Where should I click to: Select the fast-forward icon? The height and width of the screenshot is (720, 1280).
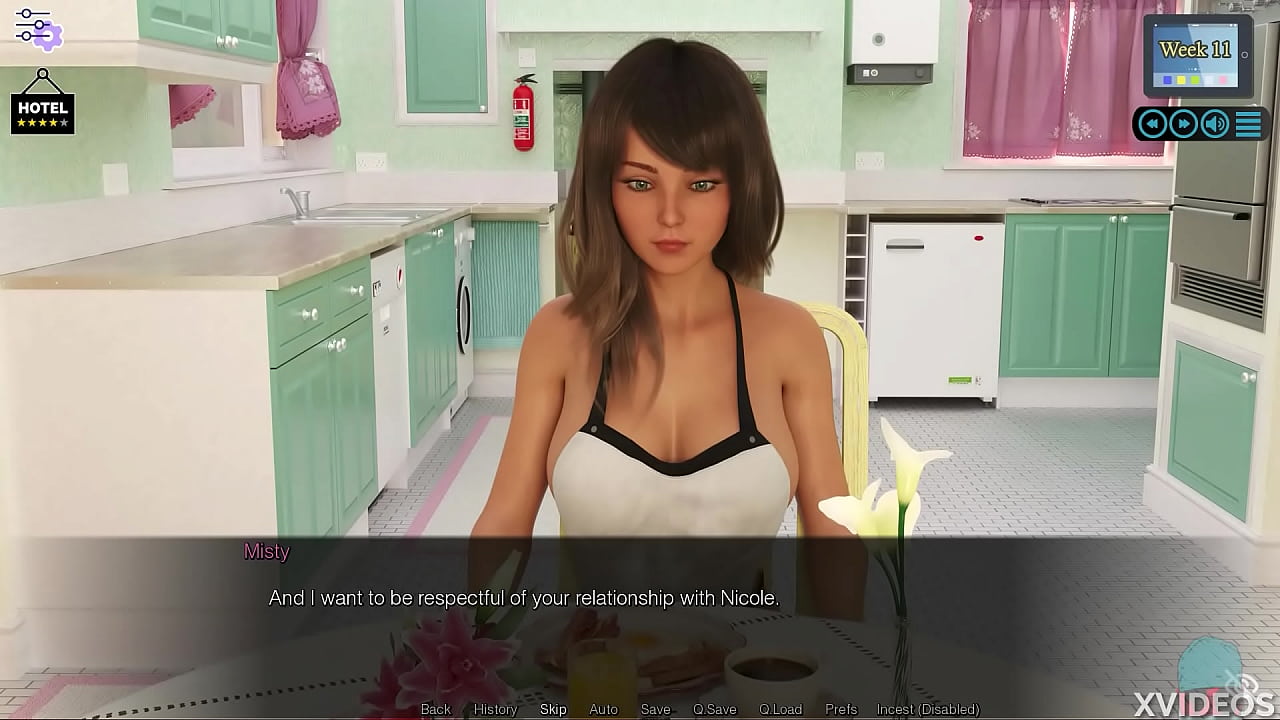pyautogui.click(x=1183, y=123)
